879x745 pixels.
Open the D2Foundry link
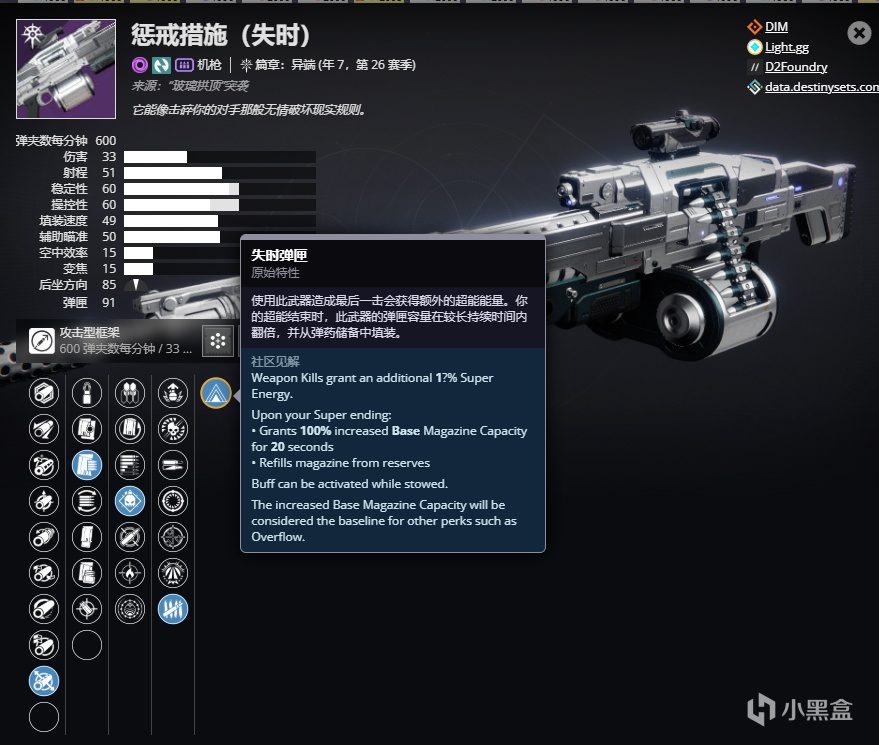click(796, 67)
